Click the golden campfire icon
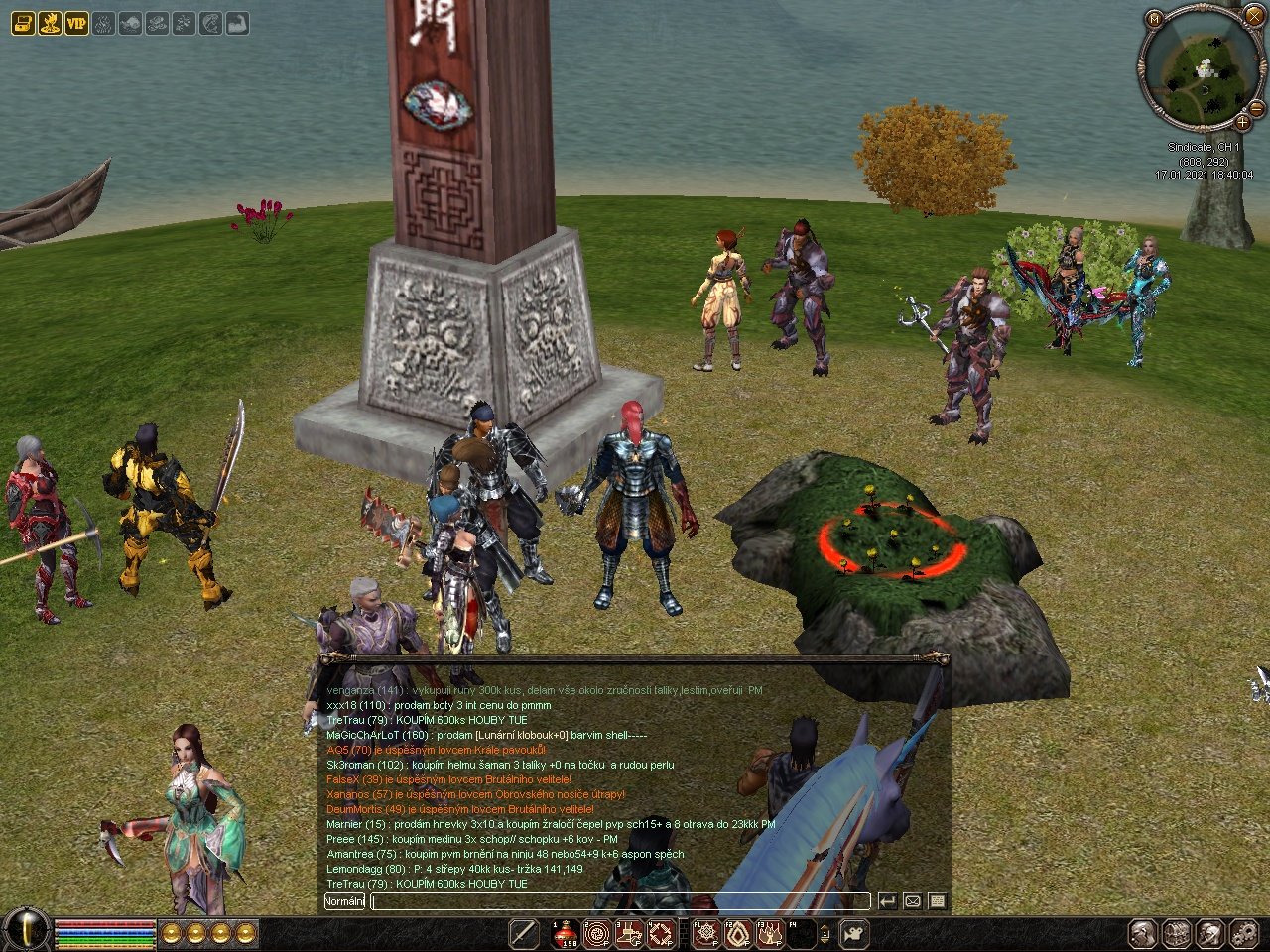Image resolution: width=1270 pixels, height=952 pixels. pos(50,23)
